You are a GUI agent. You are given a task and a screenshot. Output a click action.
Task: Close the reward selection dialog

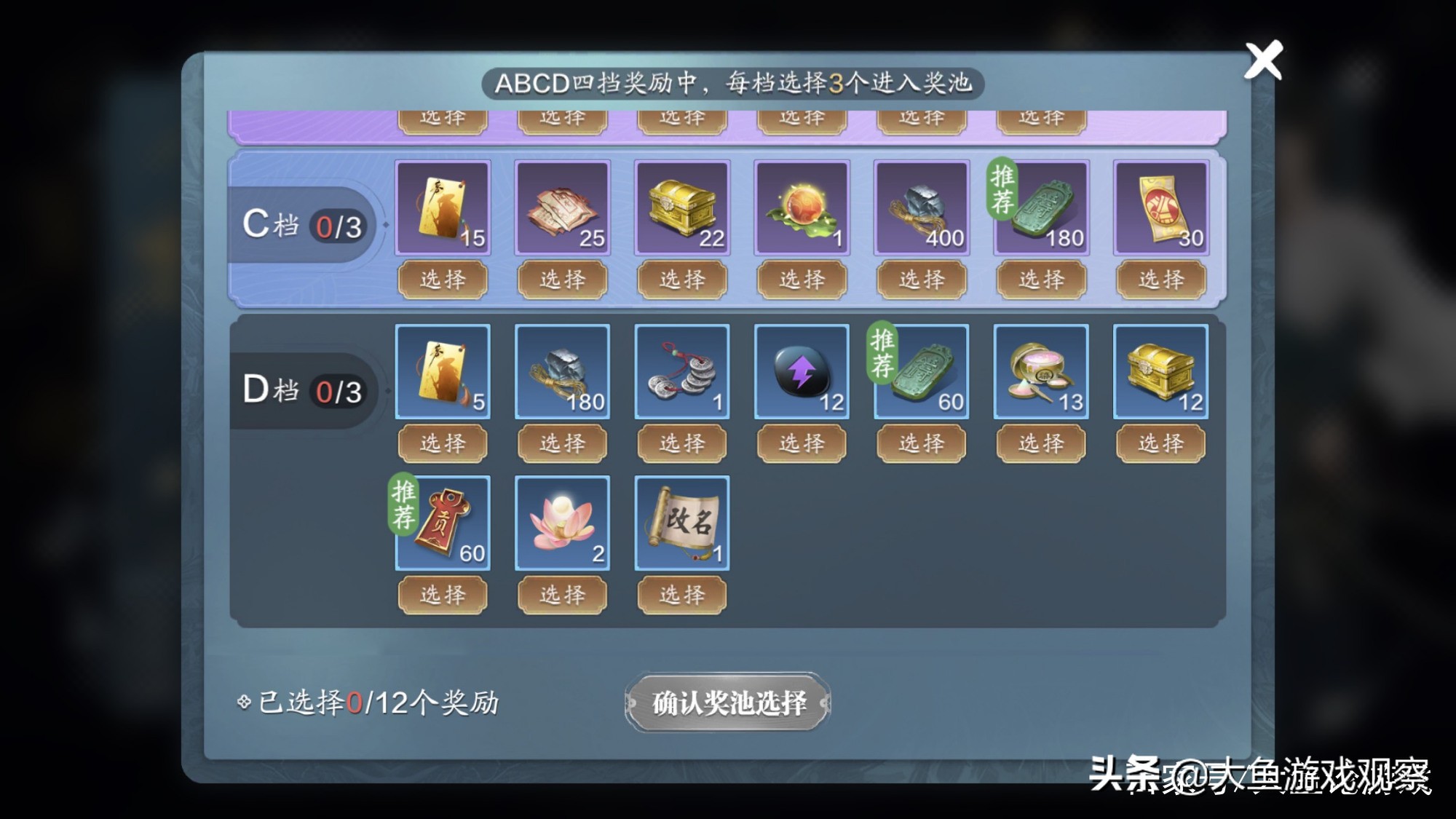click(x=1263, y=60)
